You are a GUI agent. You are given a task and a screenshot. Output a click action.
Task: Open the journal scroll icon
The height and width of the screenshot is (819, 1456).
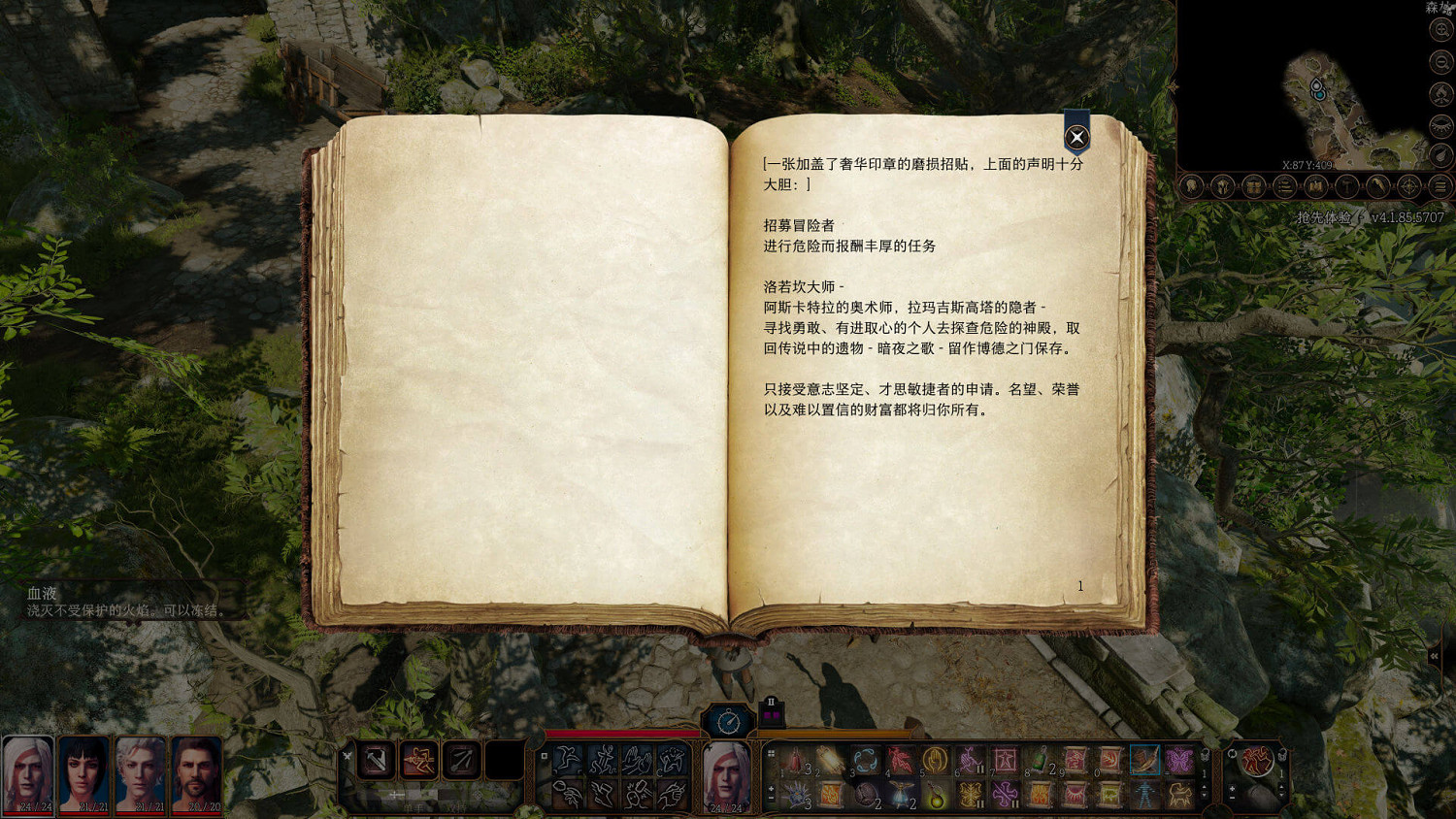coord(1284,187)
